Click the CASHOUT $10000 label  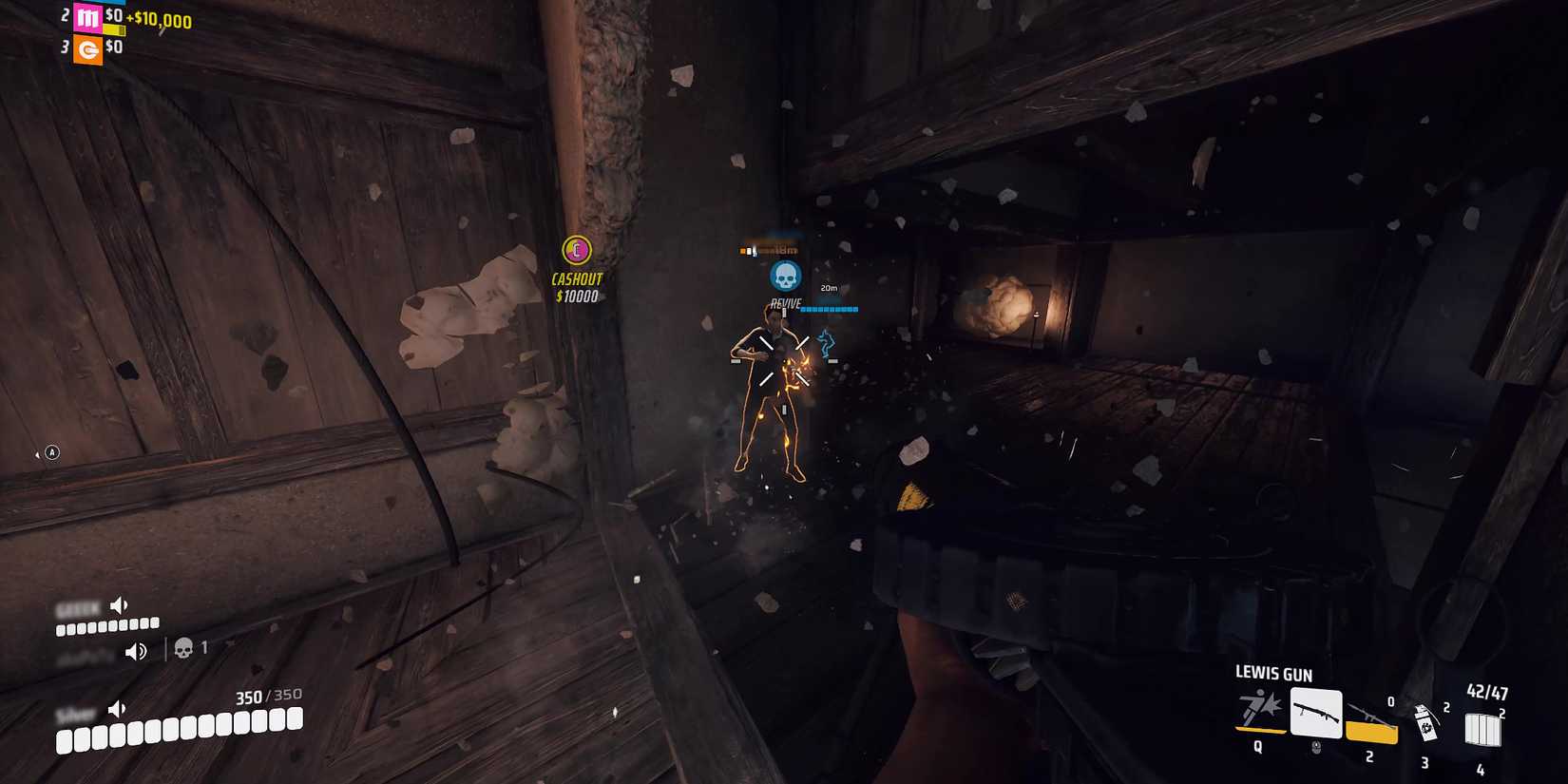pyautogui.click(x=575, y=285)
